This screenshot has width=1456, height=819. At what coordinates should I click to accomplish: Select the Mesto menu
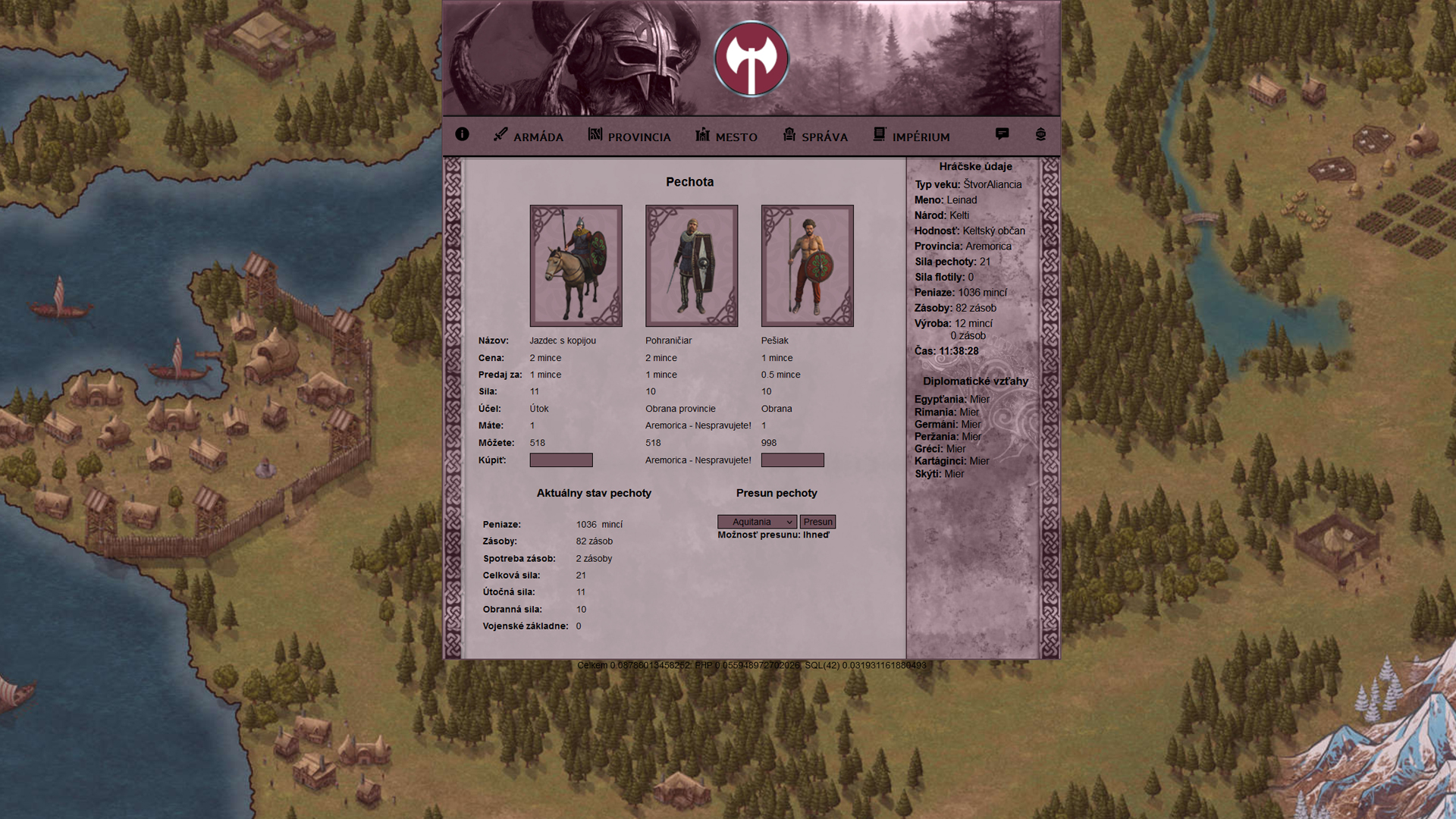[726, 136]
